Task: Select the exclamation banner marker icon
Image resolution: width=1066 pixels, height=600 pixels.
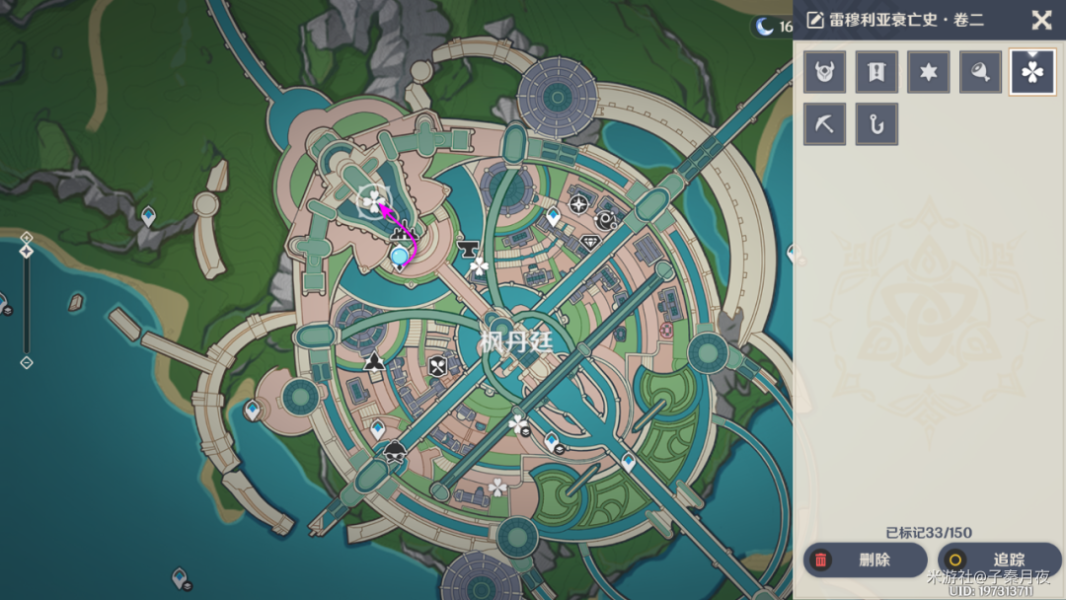Action: 877,72
